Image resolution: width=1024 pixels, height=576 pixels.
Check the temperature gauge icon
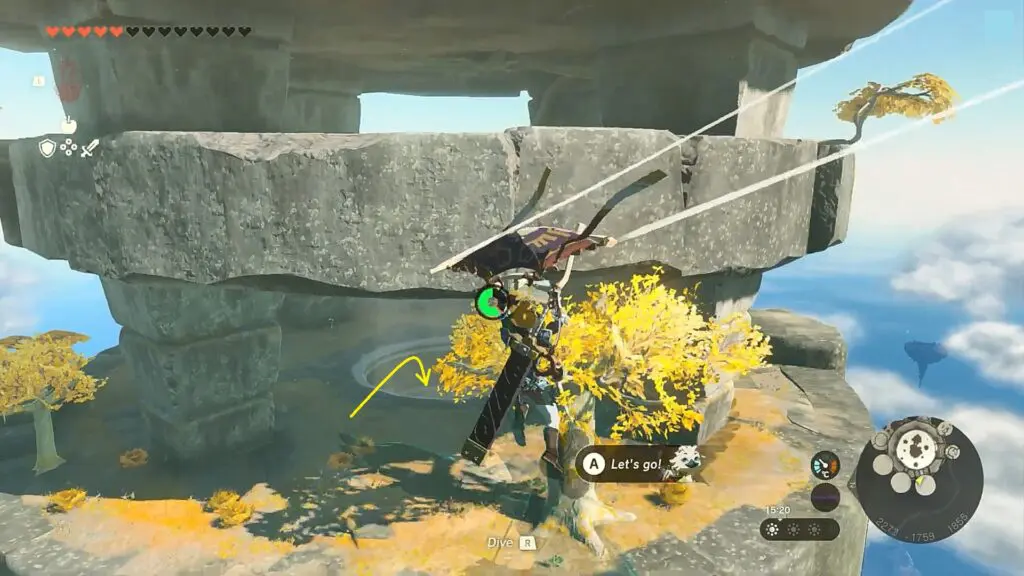coord(825,465)
